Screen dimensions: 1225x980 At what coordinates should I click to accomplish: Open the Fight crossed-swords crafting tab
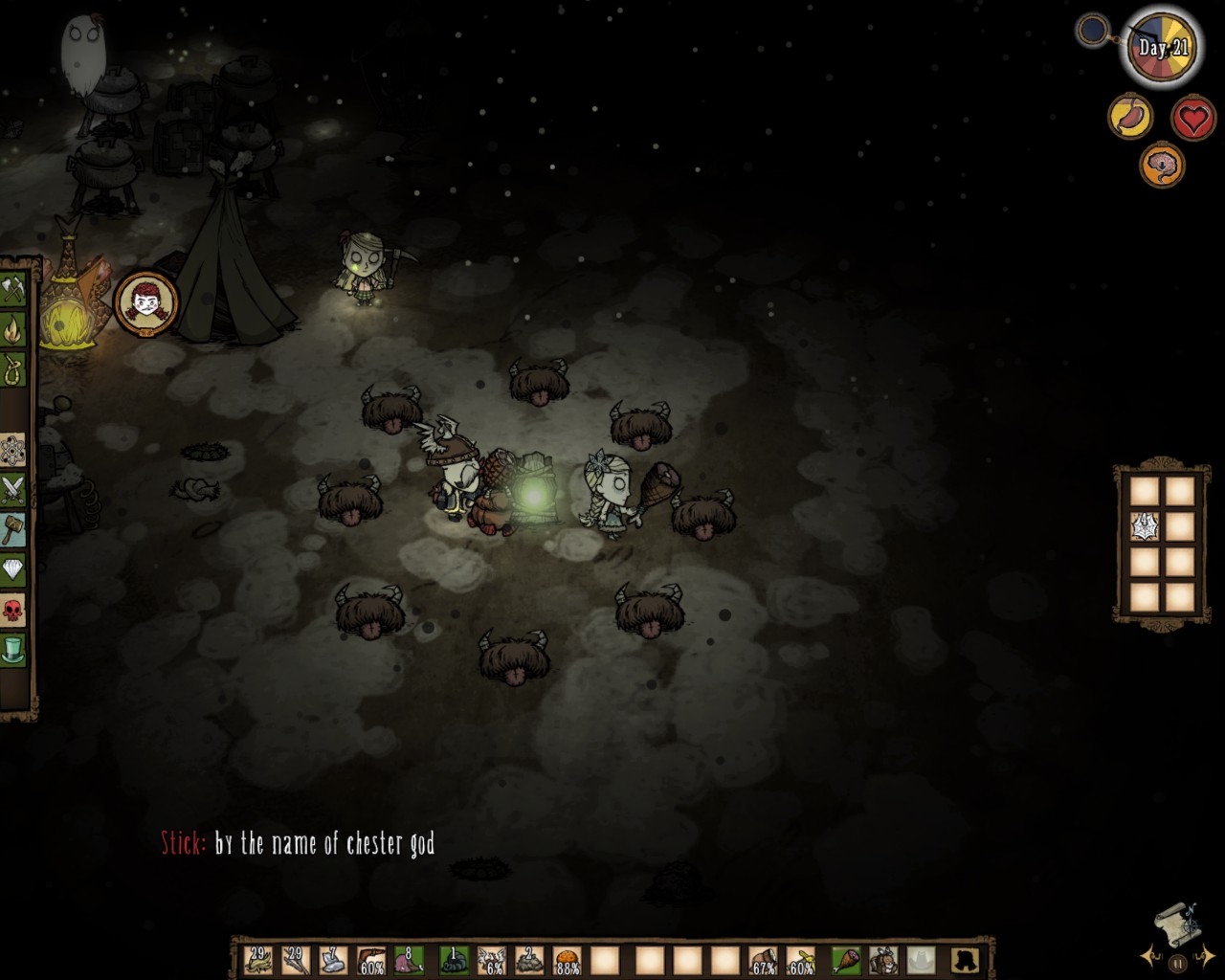13,488
